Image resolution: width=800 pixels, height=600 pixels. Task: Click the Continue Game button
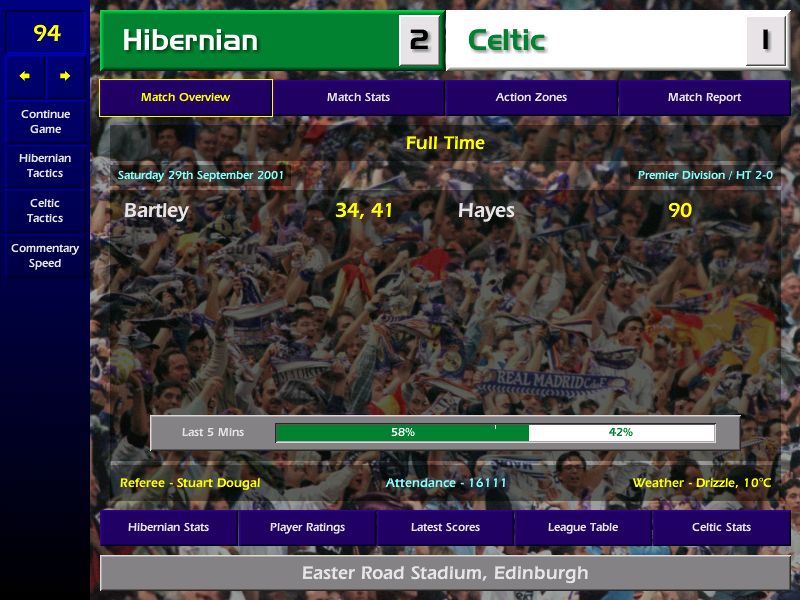pyautogui.click(x=45, y=122)
